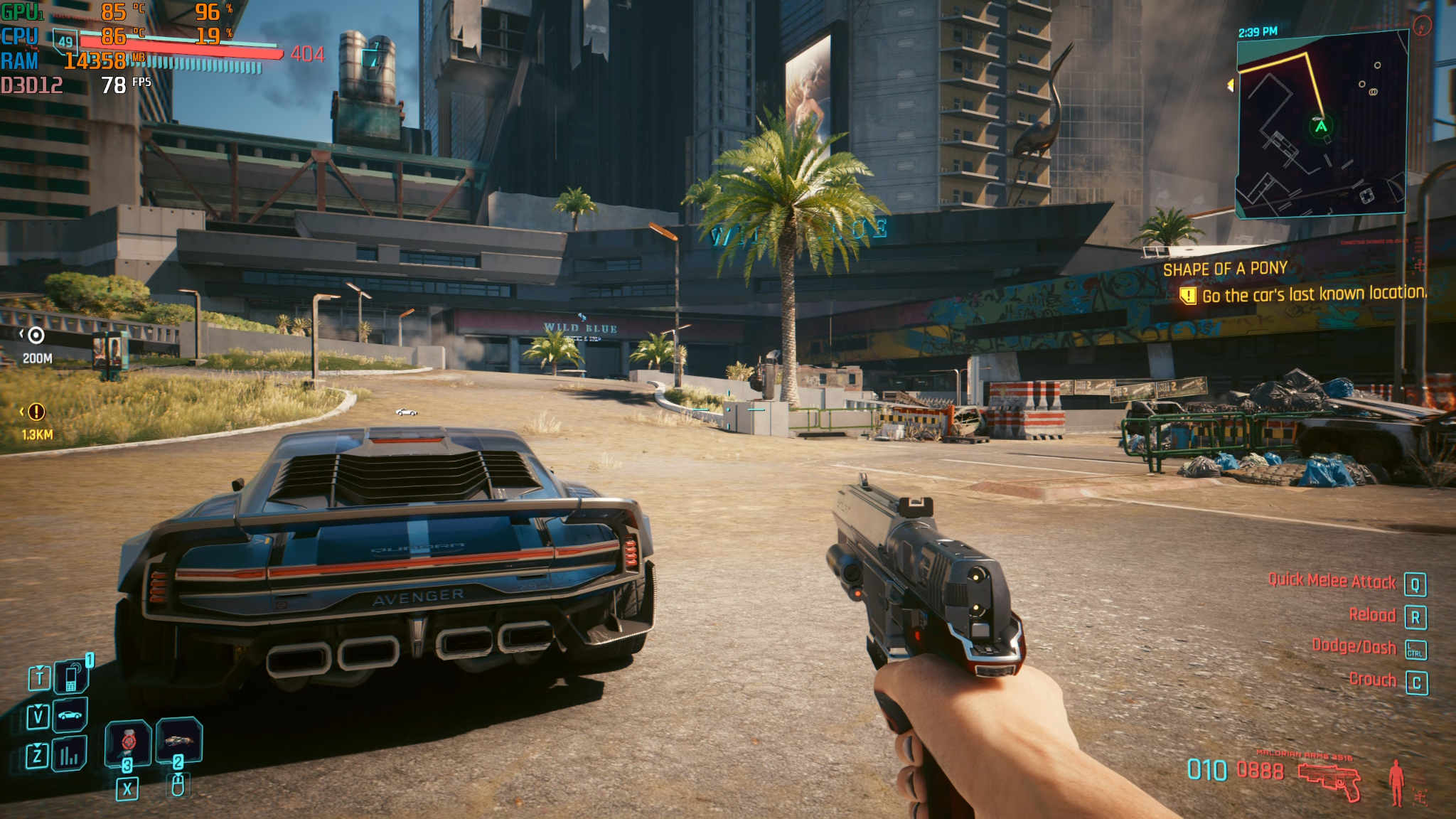Open the Shape of a Pony quest tracker
Screen dimensions: 1456x819
pos(1225,269)
